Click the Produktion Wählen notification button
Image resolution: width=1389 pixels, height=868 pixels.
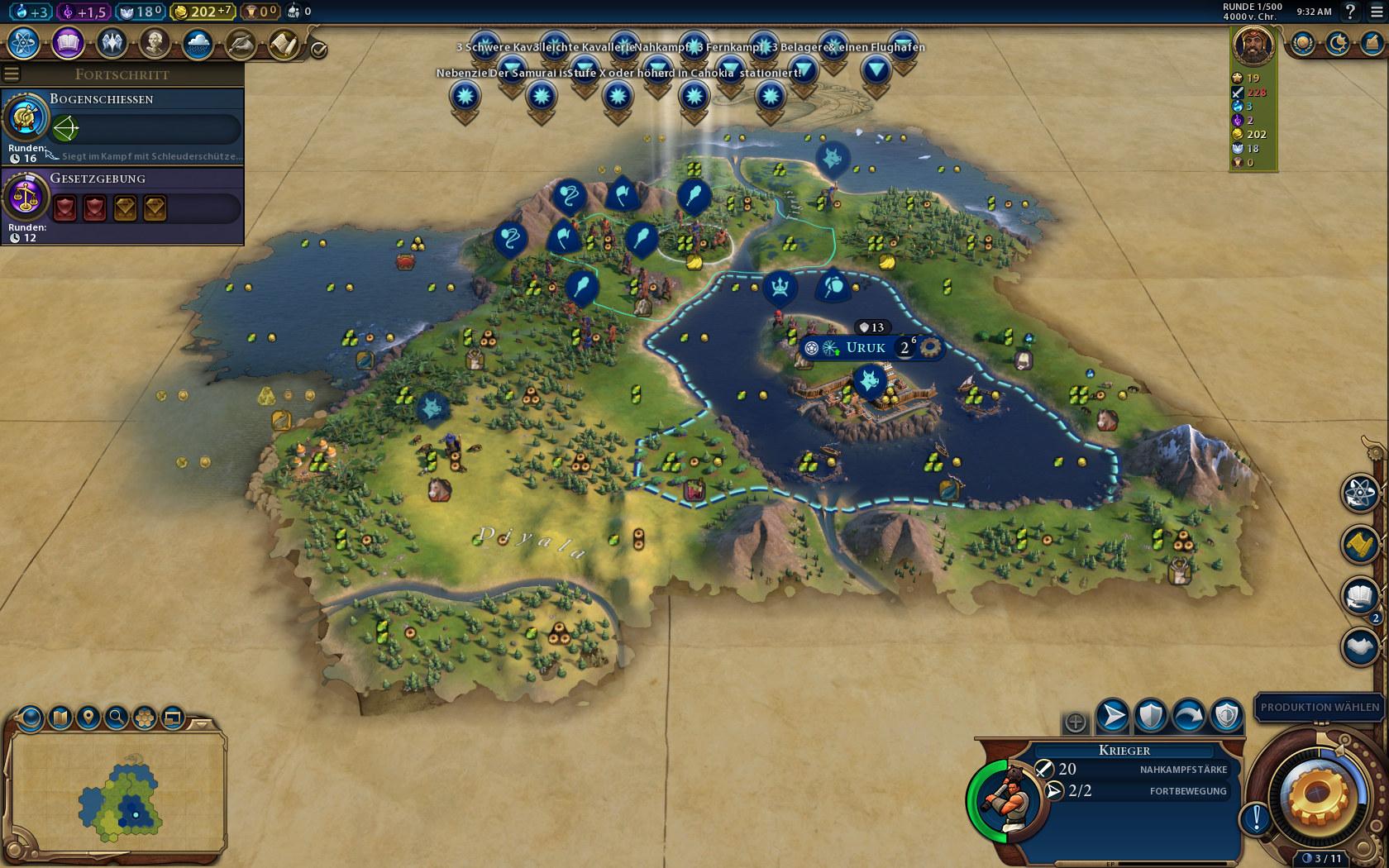(x=1319, y=707)
